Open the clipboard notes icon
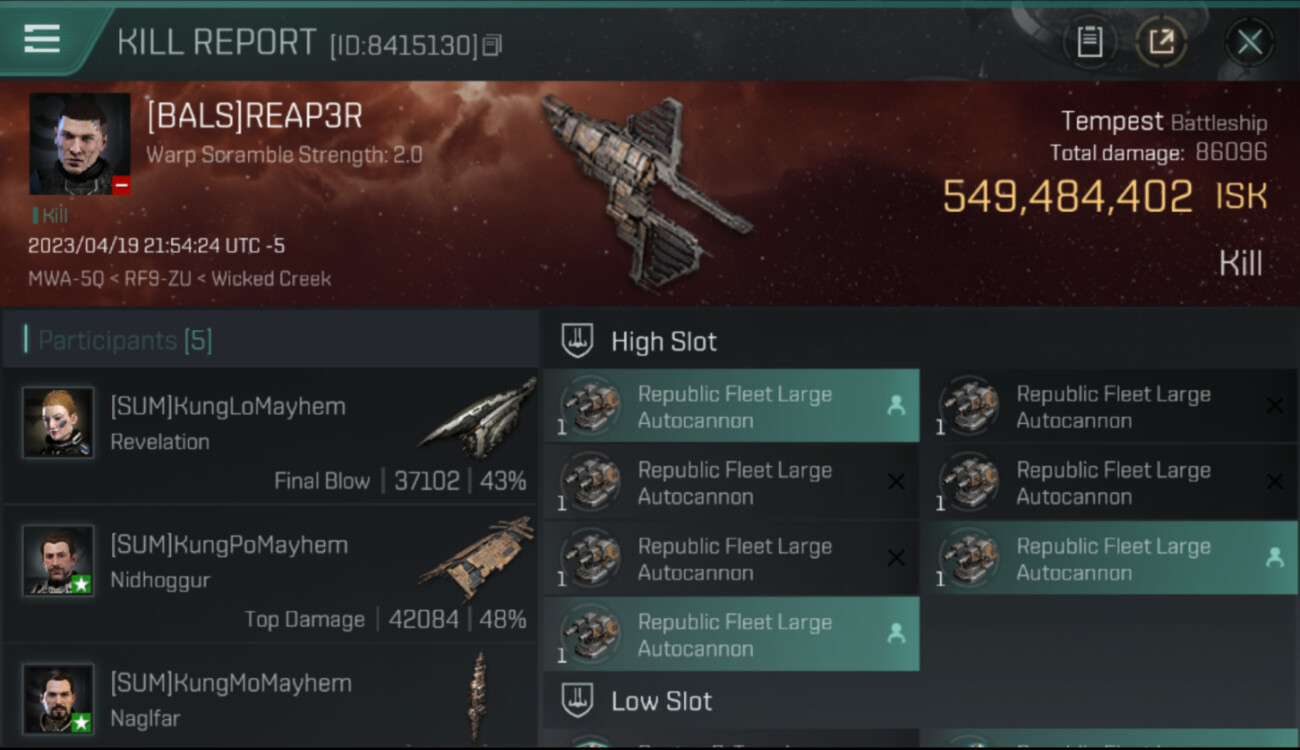The width and height of the screenshot is (1300, 750). (x=1089, y=42)
